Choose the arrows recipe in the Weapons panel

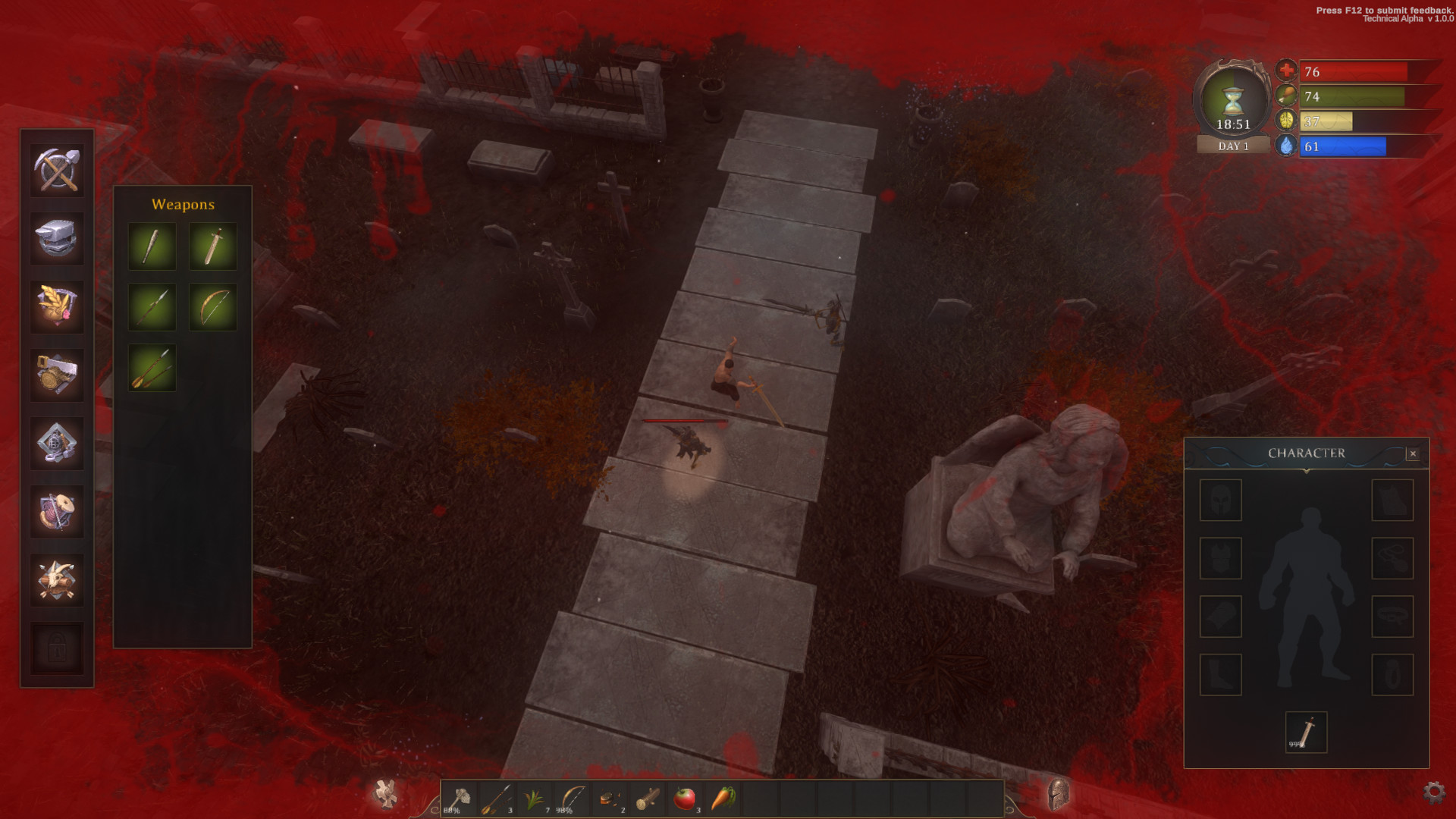[x=151, y=367]
